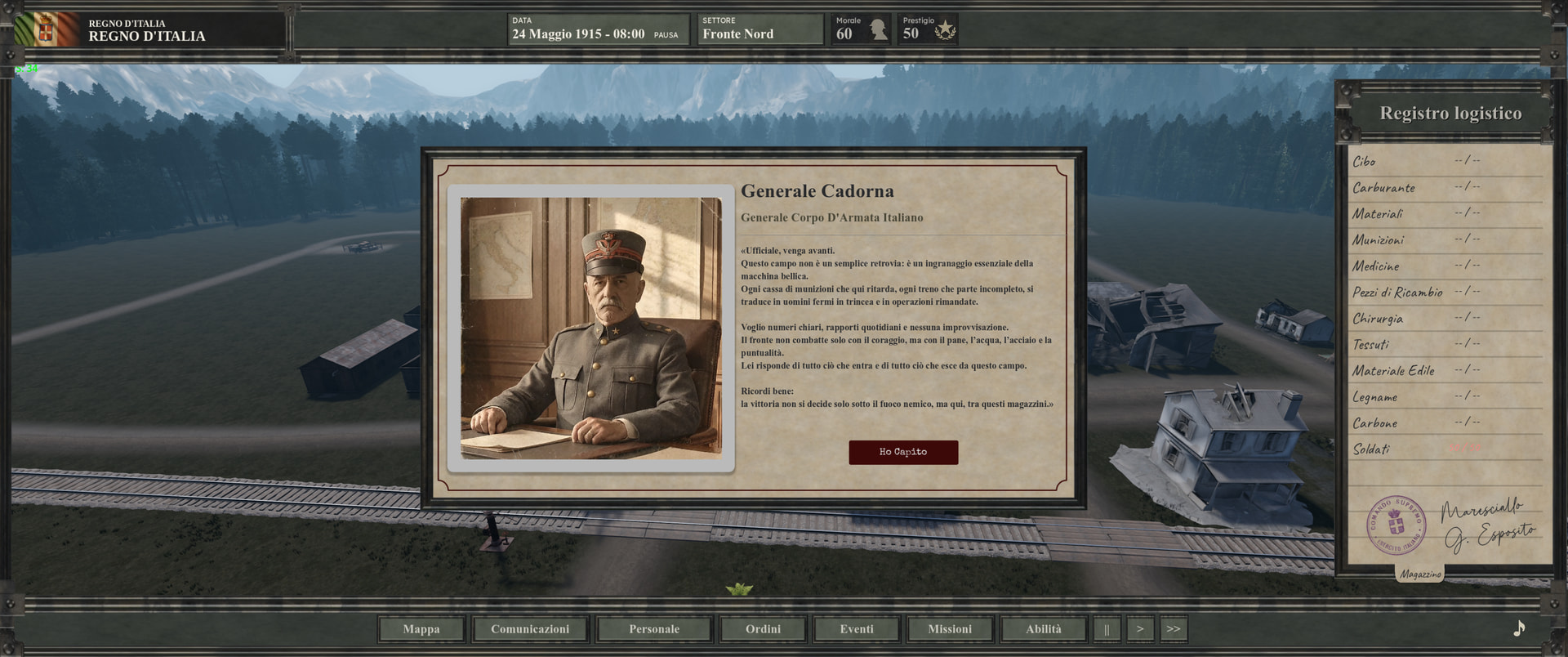Screen dimensions: 1568x657
Task: Open the Missioni panel
Action: [950, 629]
